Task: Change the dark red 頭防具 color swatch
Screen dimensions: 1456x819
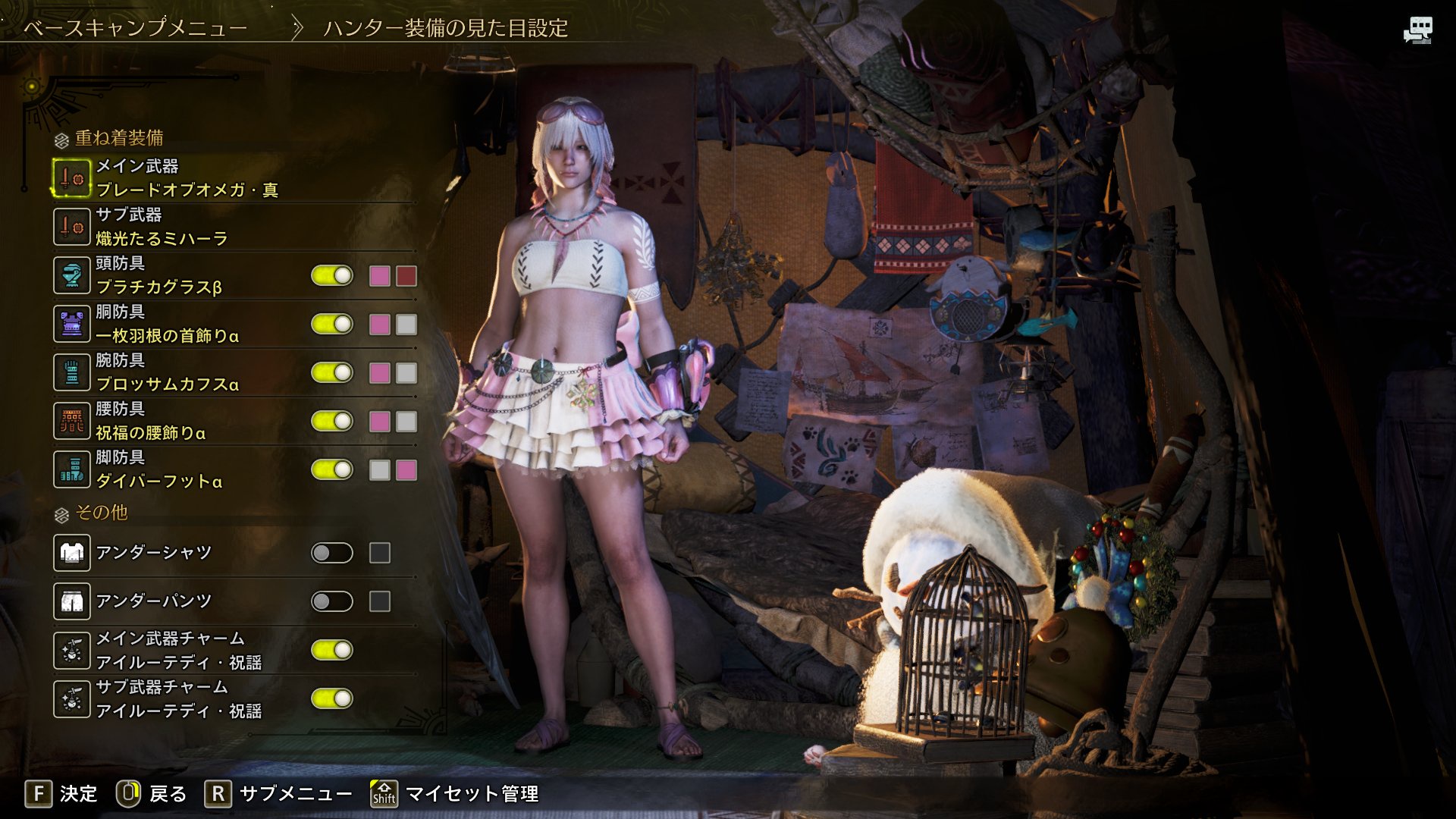Action: (x=406, y=276)
